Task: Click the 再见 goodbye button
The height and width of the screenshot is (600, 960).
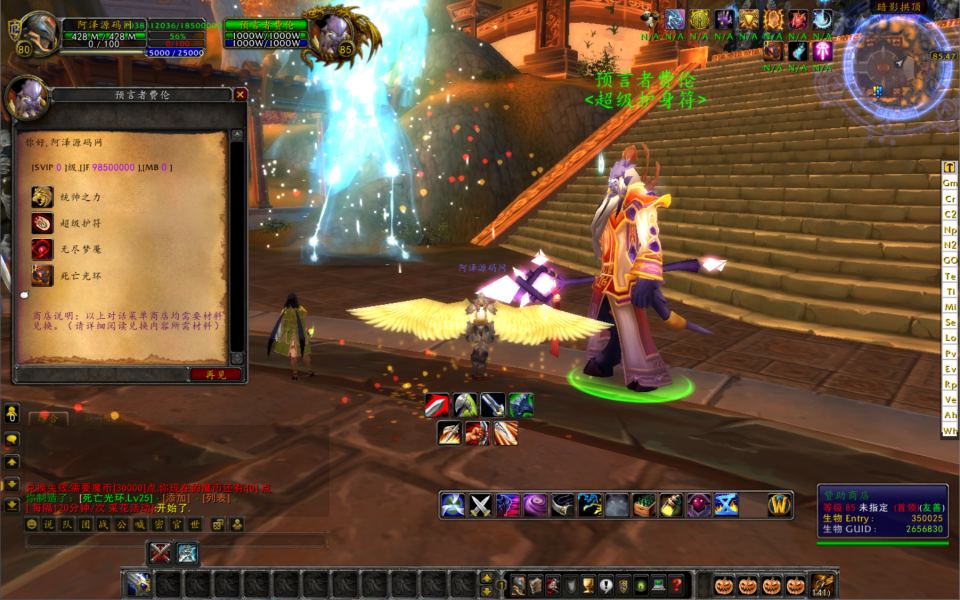Action: pyautogui.click(x=215, y=374)
